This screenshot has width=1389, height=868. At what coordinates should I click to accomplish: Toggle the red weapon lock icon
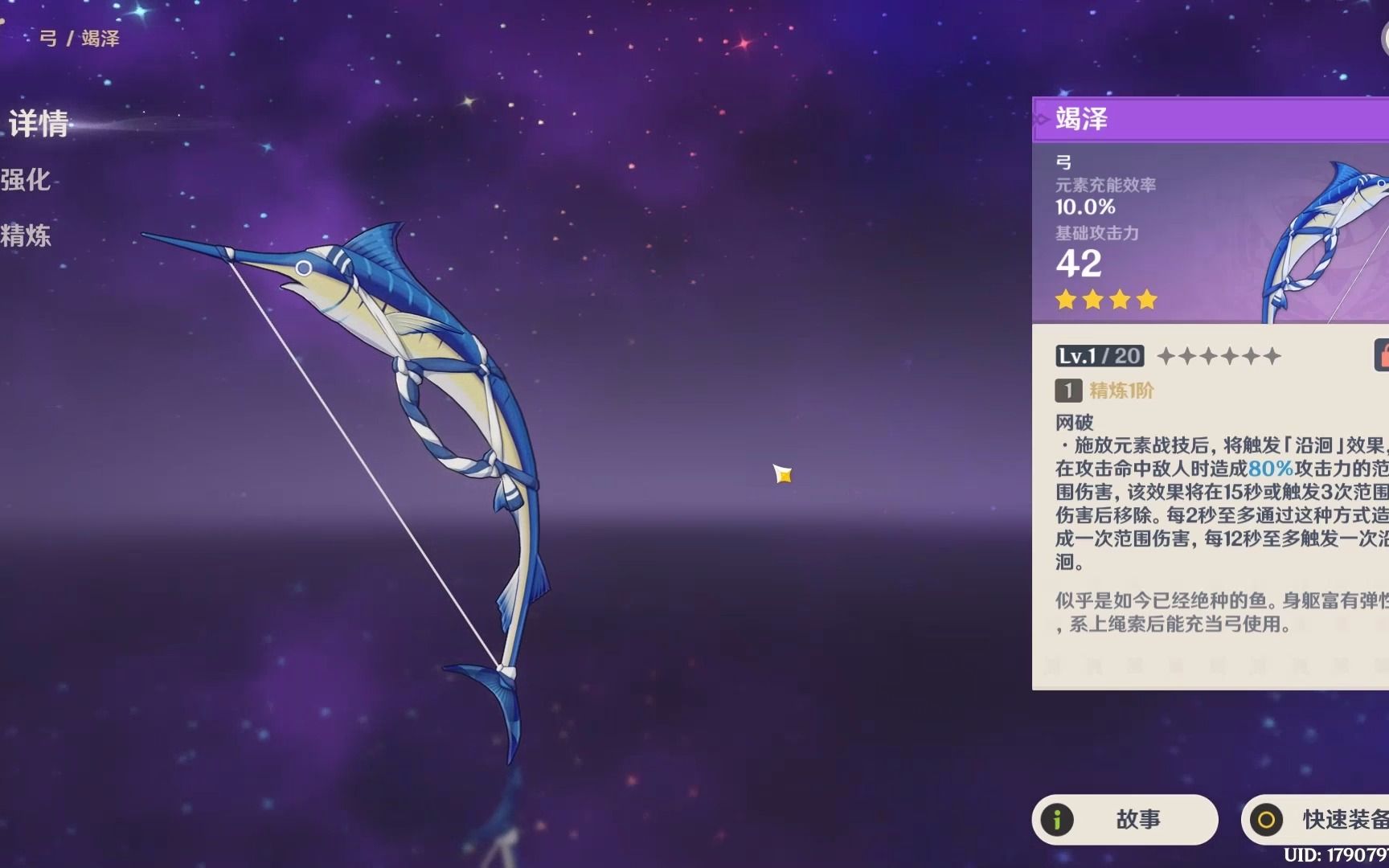[1383, 354]
